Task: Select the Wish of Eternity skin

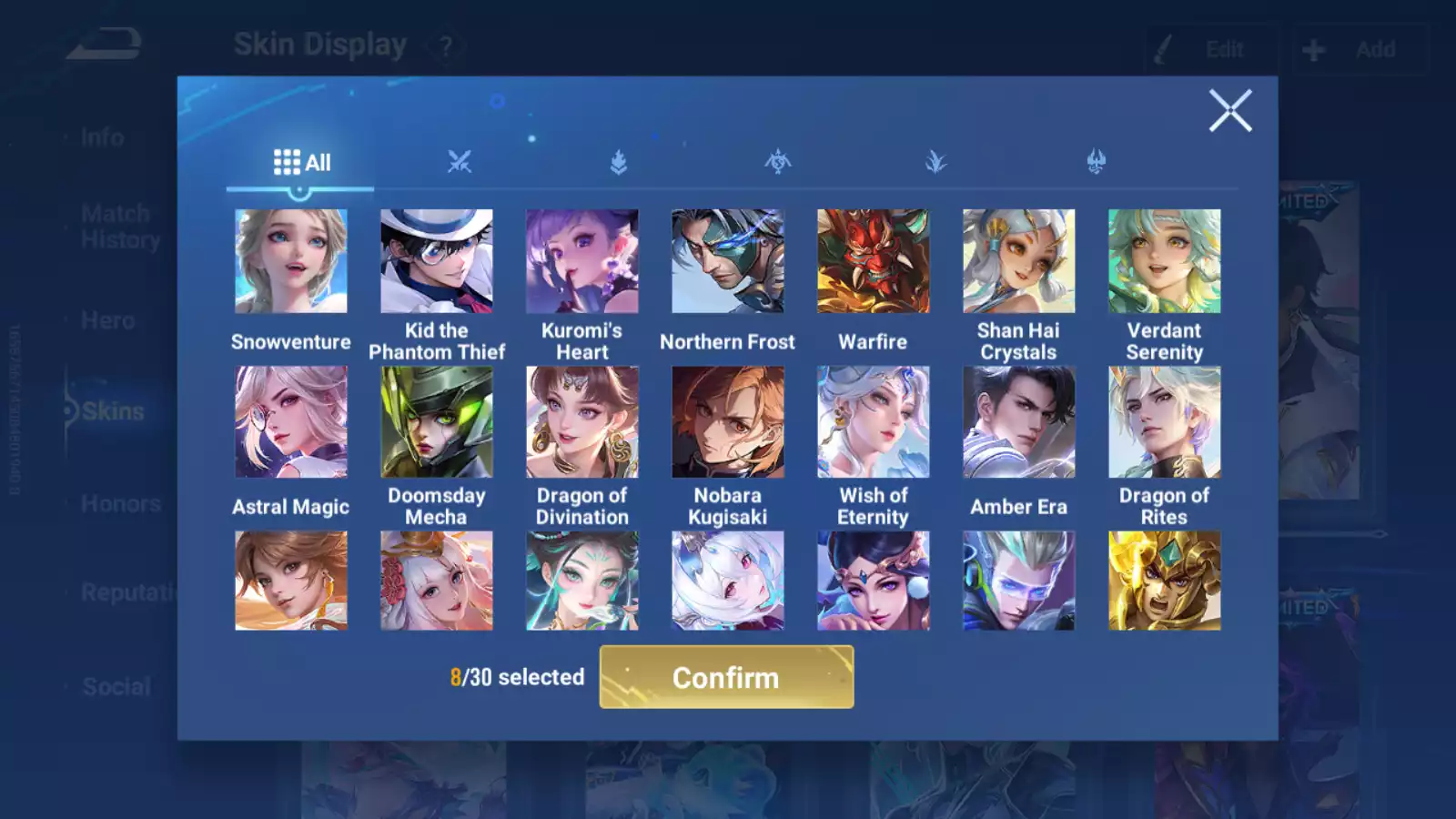Action: pyautogui.click(x=874, y=422)
